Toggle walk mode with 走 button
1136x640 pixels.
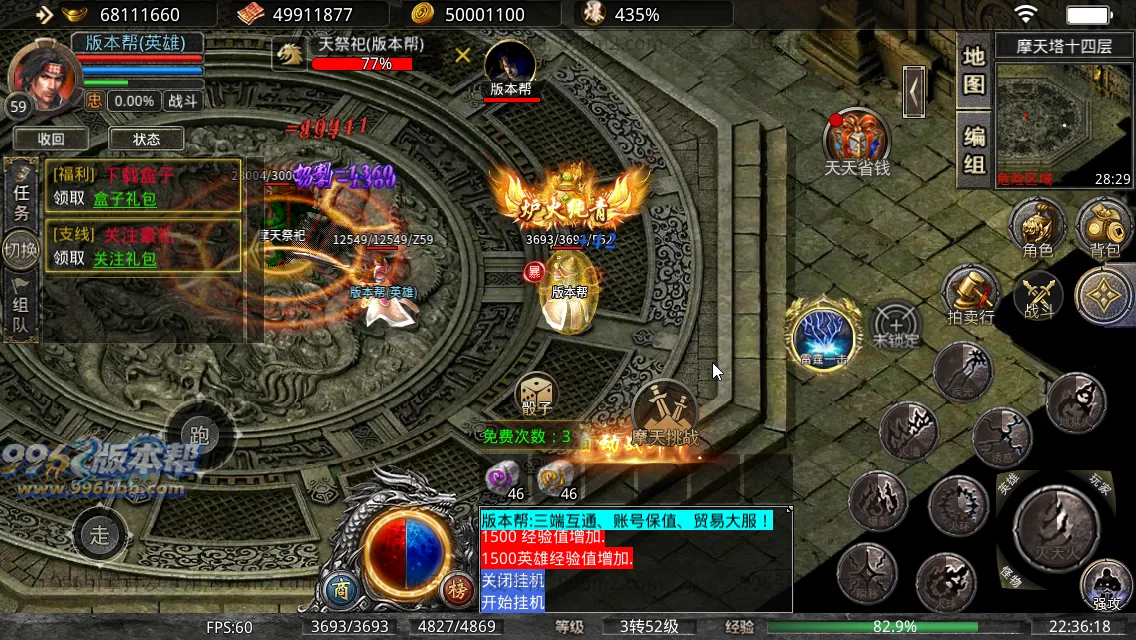[100, 534]
